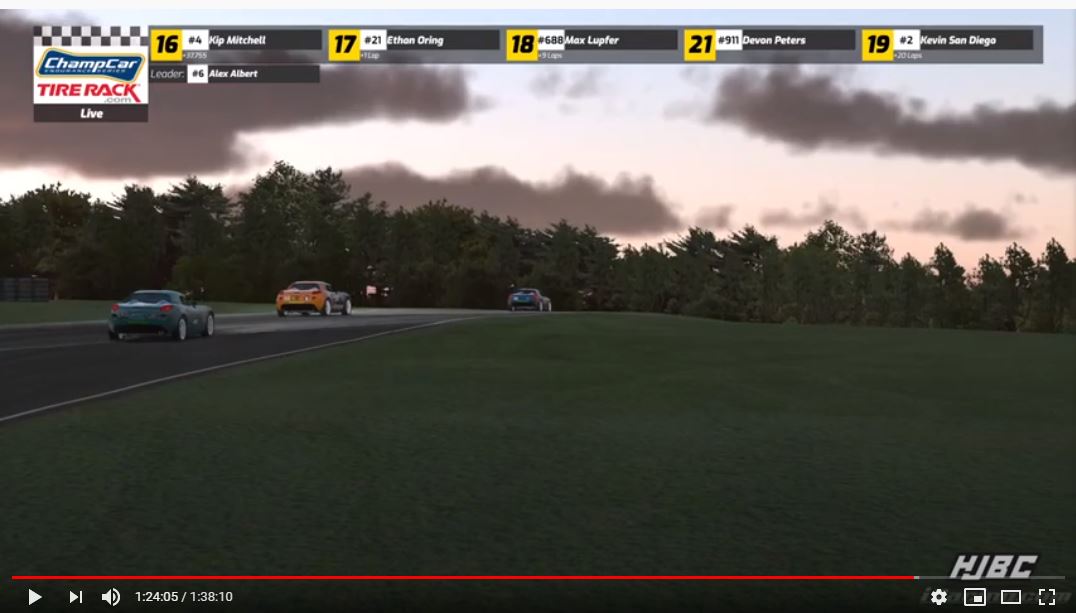Image resolution: width=1076 pixels, height=613 pixels.
Task: Play the paused race video
Action: 35,597
